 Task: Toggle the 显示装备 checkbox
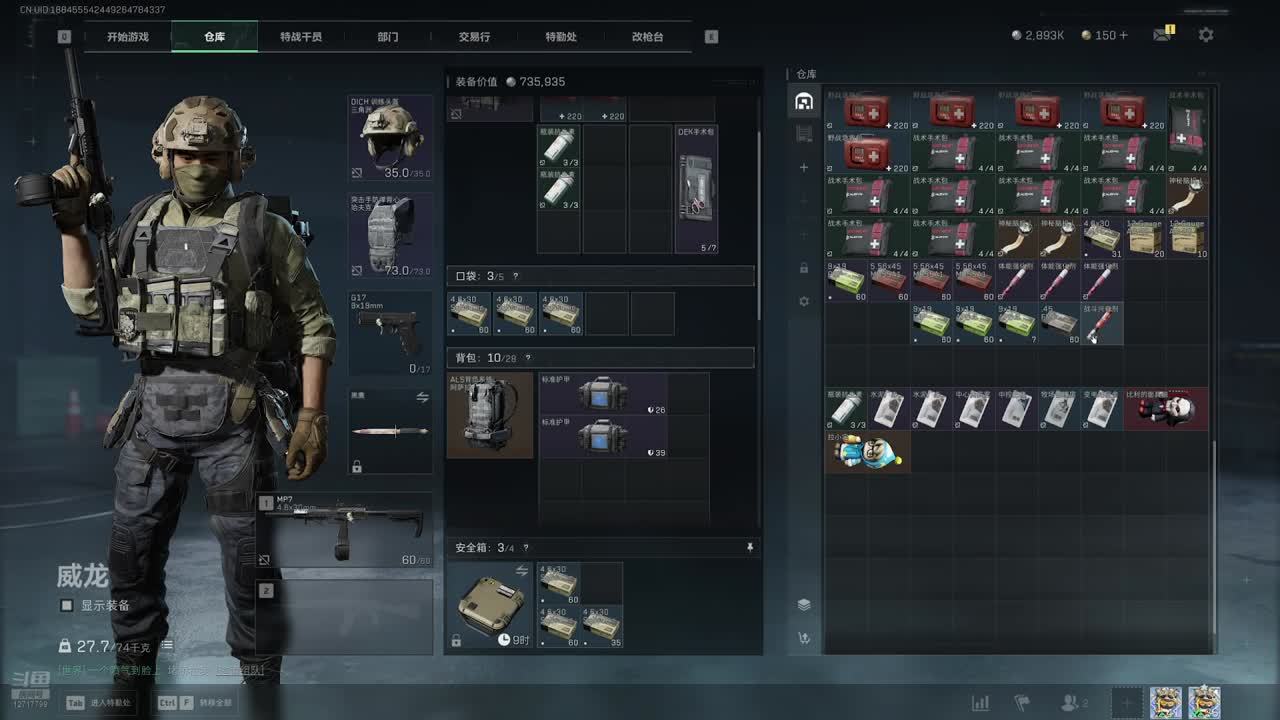pos(67,605)
